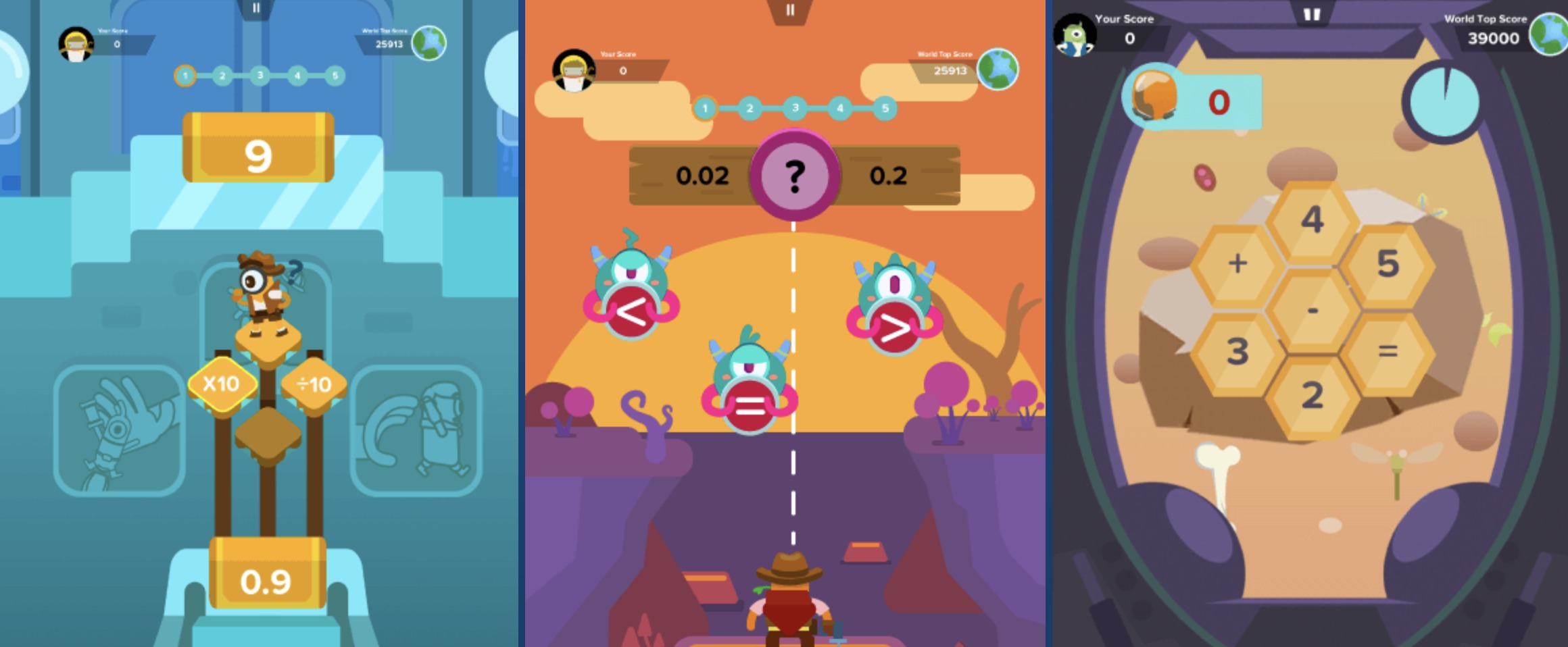Image resolution: width=1568 pixels, height=647 pixels.
Task: Tap the honeycomb tile numbered 2
Action: 1312,395
